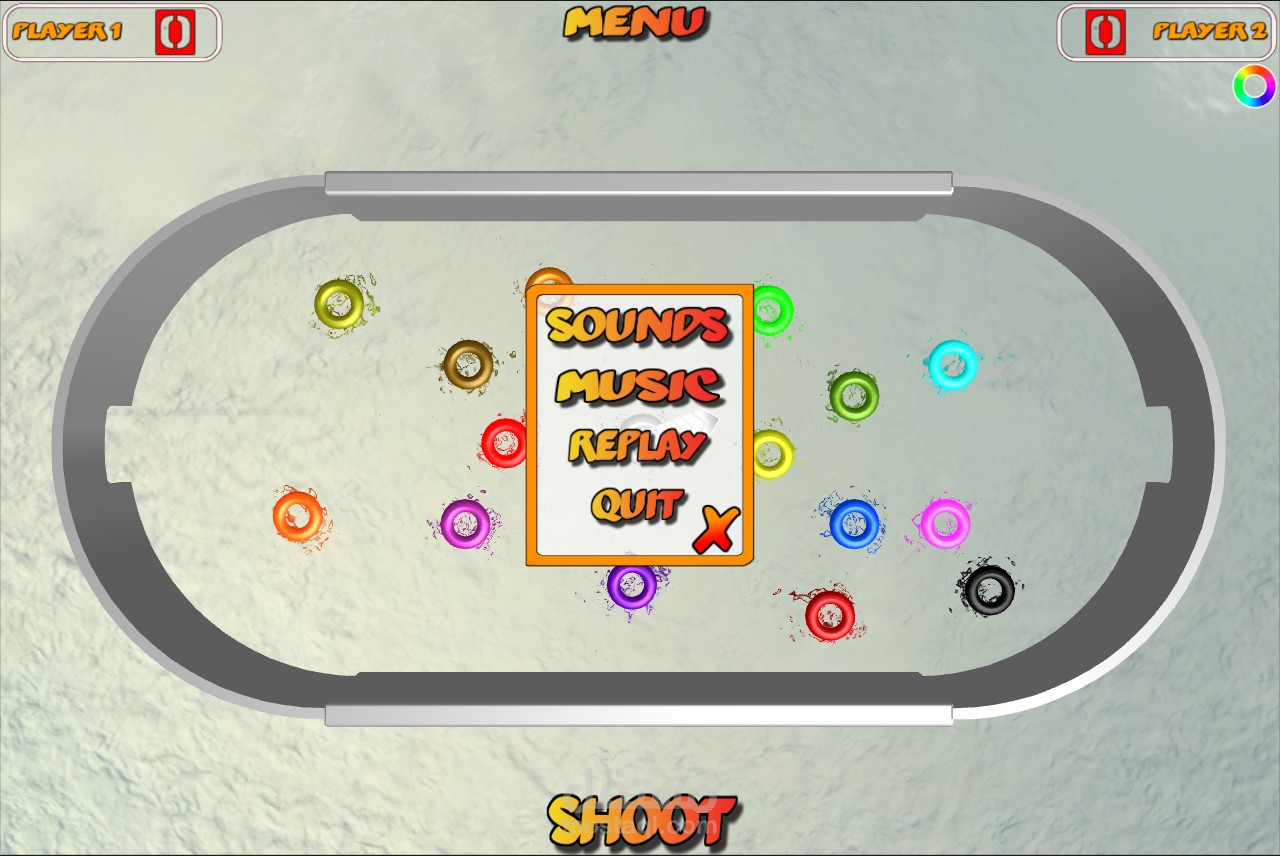The height and width of the screenshot is (856, 1280).
Task: Toggle MUSIC on or off
Action: click(637, 386)
